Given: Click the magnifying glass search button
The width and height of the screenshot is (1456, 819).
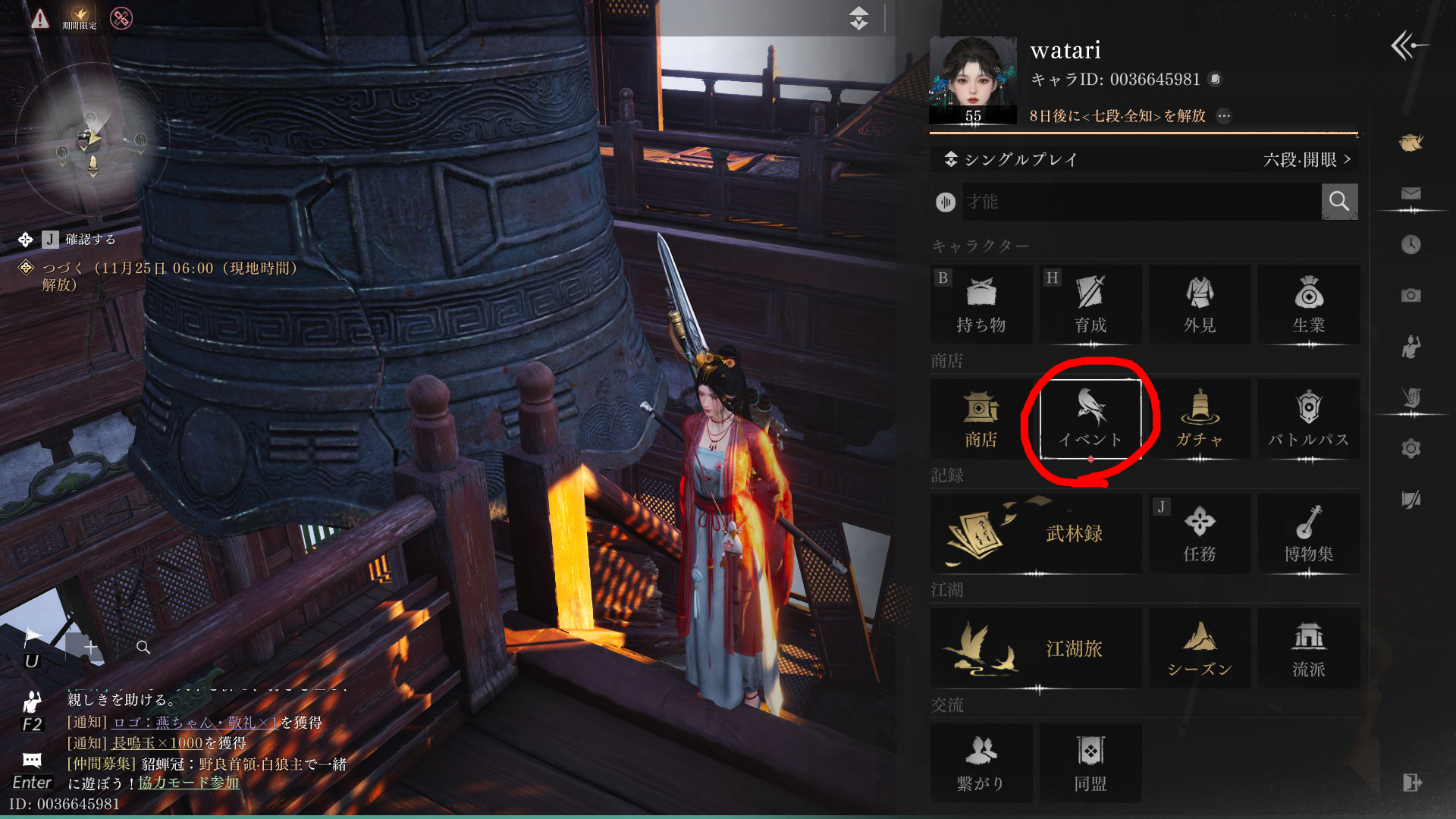Looking at the screenshot, I should (1339, 202).
